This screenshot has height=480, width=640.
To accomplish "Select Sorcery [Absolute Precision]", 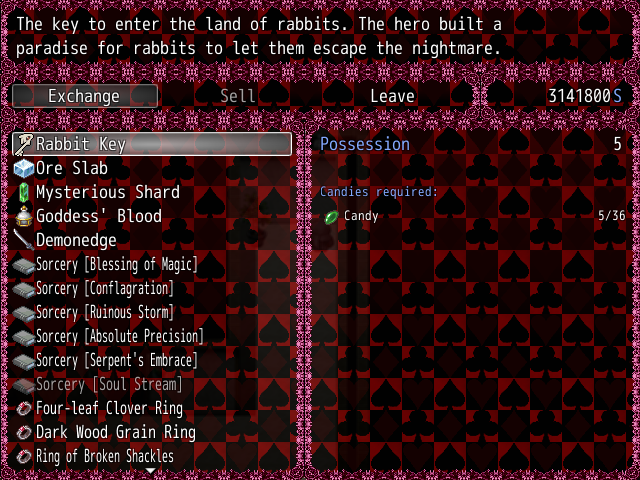I will click(119, 336).
